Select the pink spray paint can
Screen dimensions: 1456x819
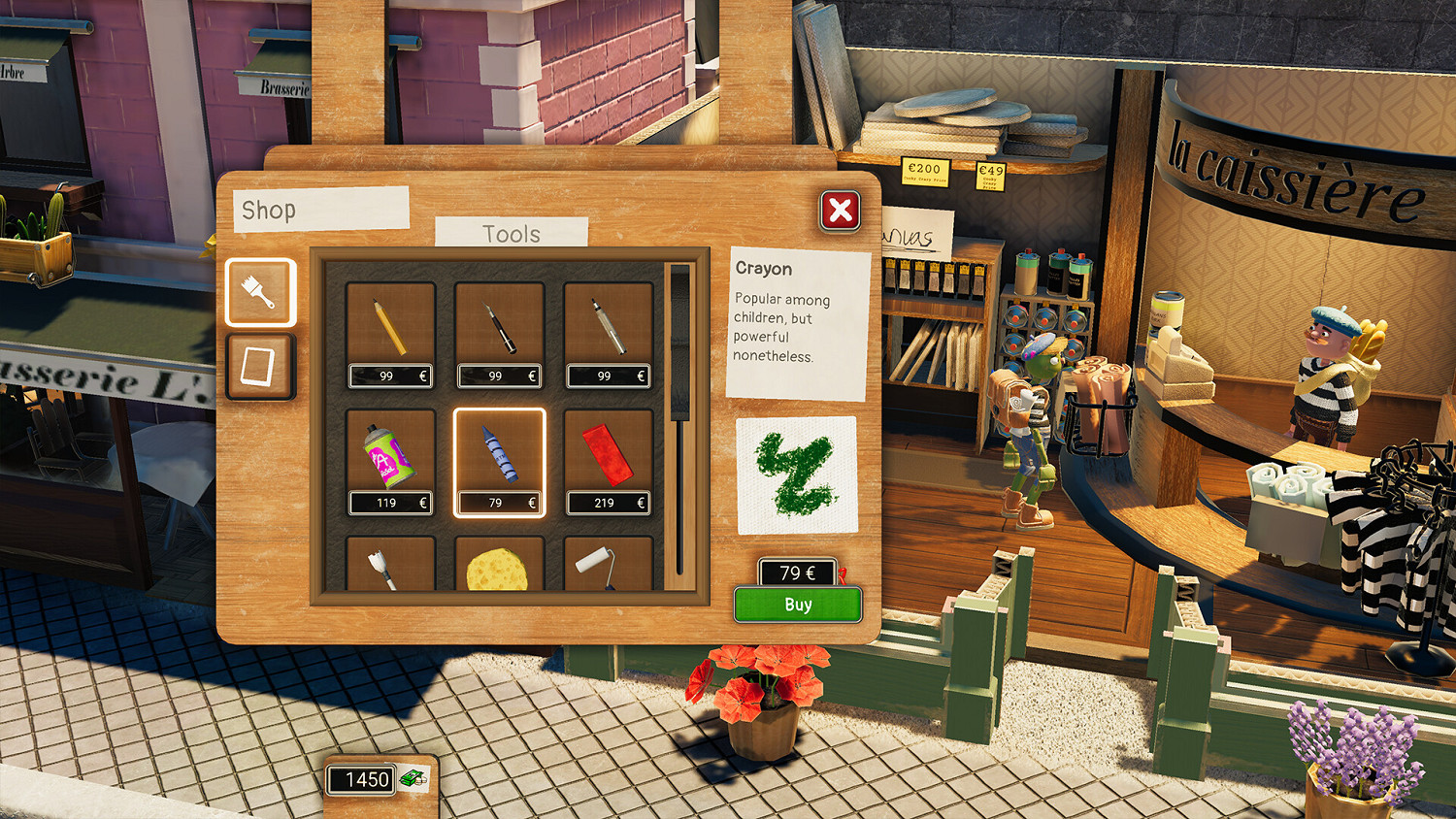coord(389,454)
